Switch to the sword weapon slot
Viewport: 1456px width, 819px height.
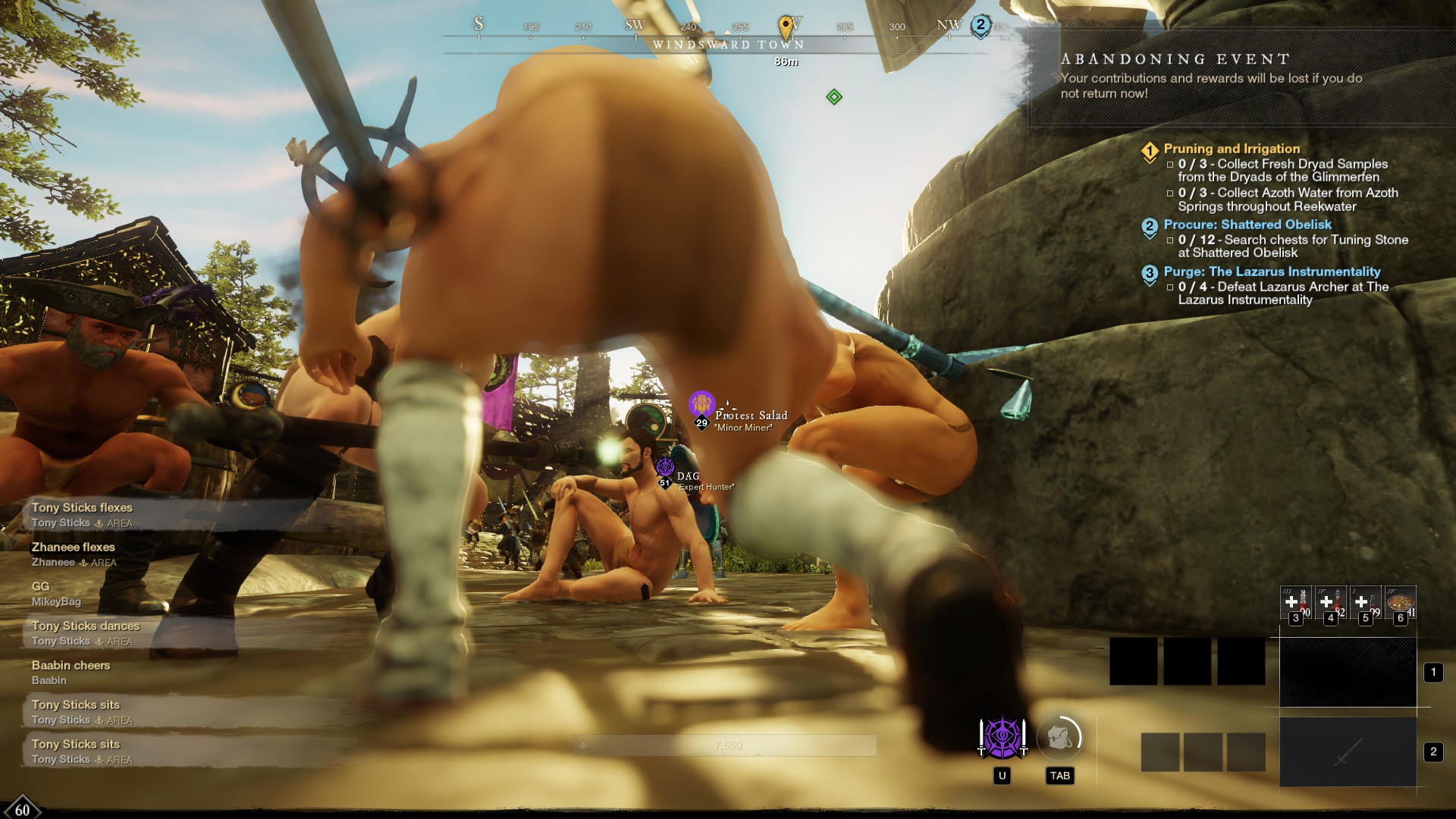click(1348, 752)
